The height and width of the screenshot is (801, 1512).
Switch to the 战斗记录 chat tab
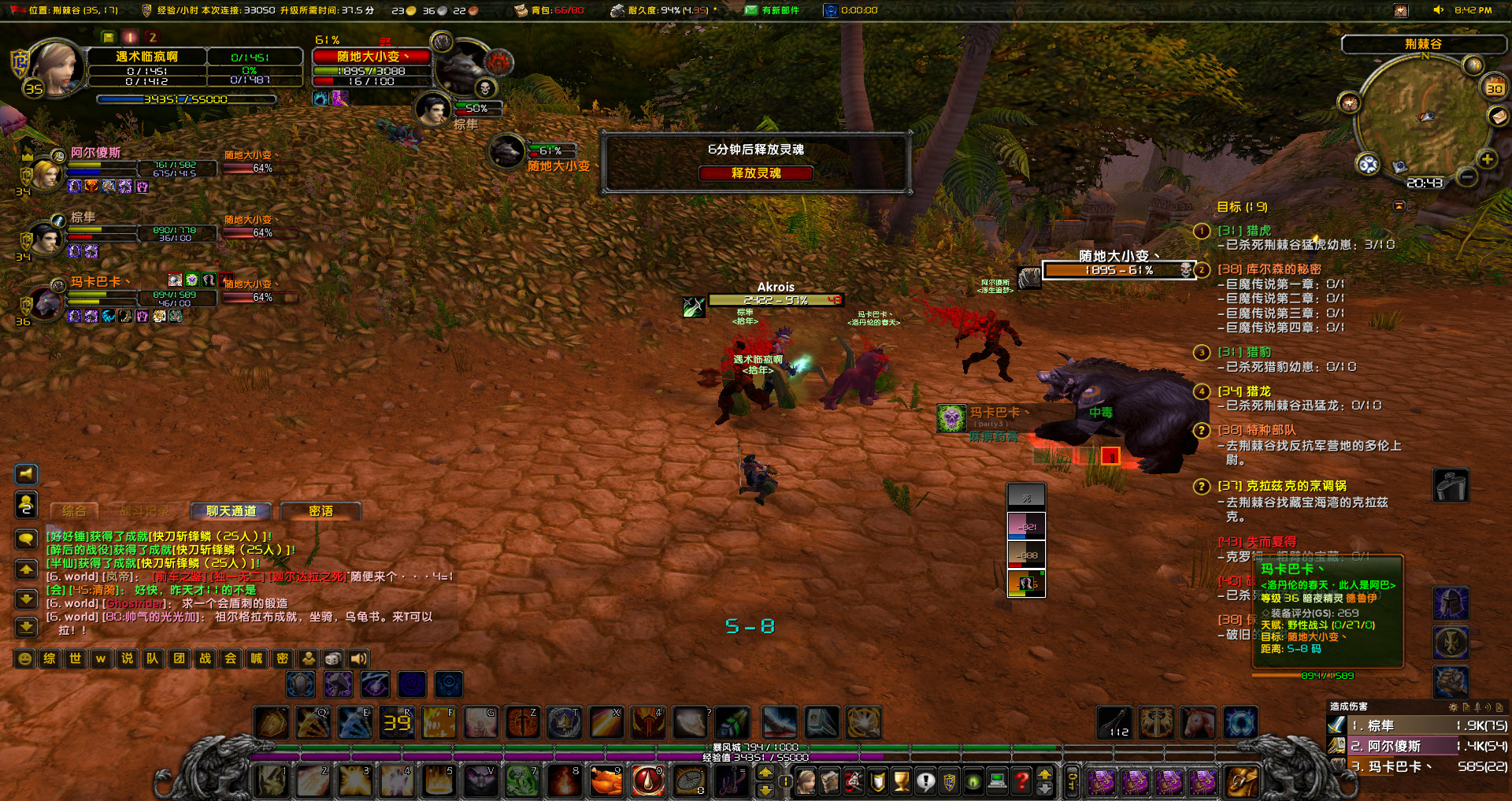pyautogui.click(x=144, y=511)
